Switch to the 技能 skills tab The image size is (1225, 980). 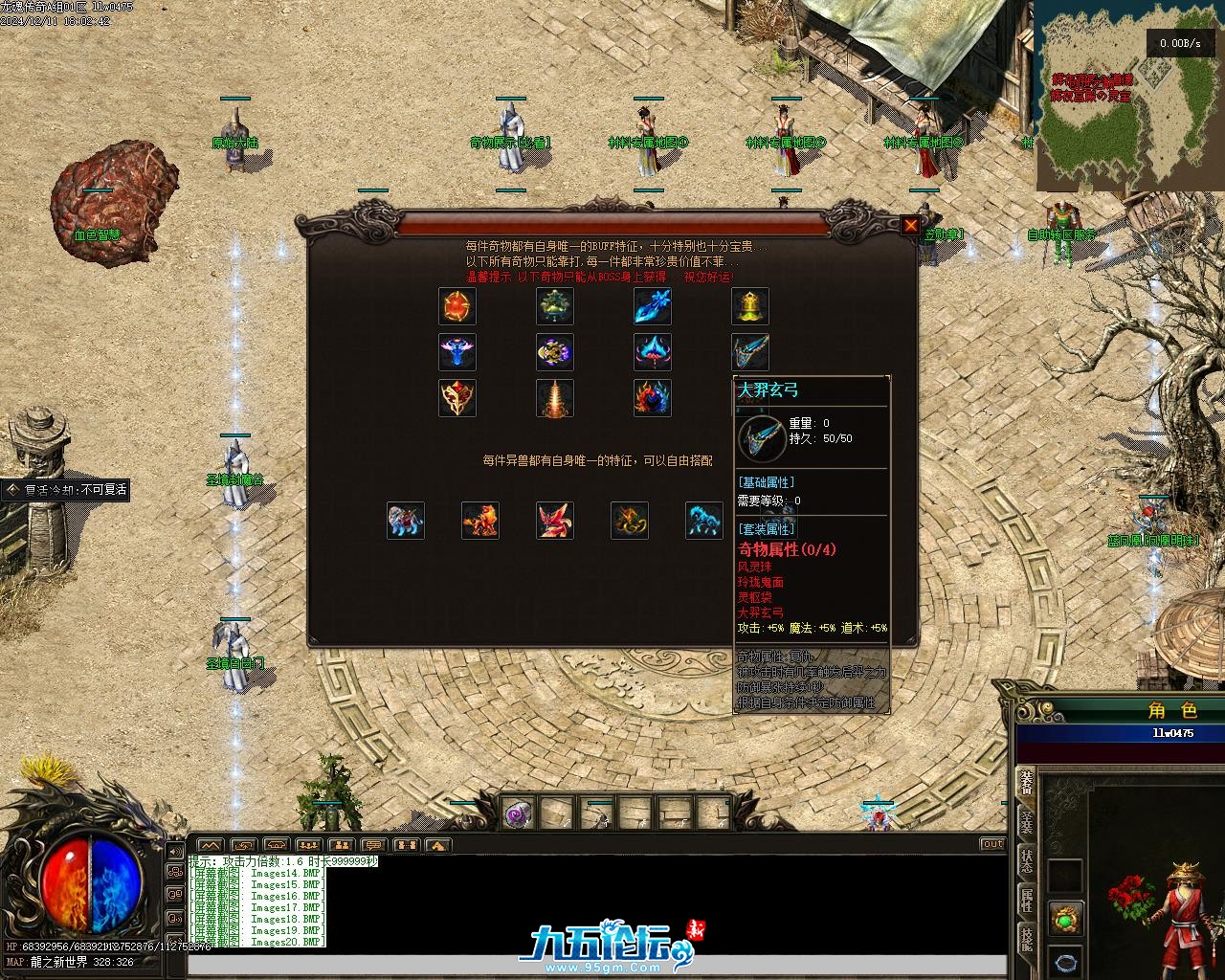[1026, 939]
